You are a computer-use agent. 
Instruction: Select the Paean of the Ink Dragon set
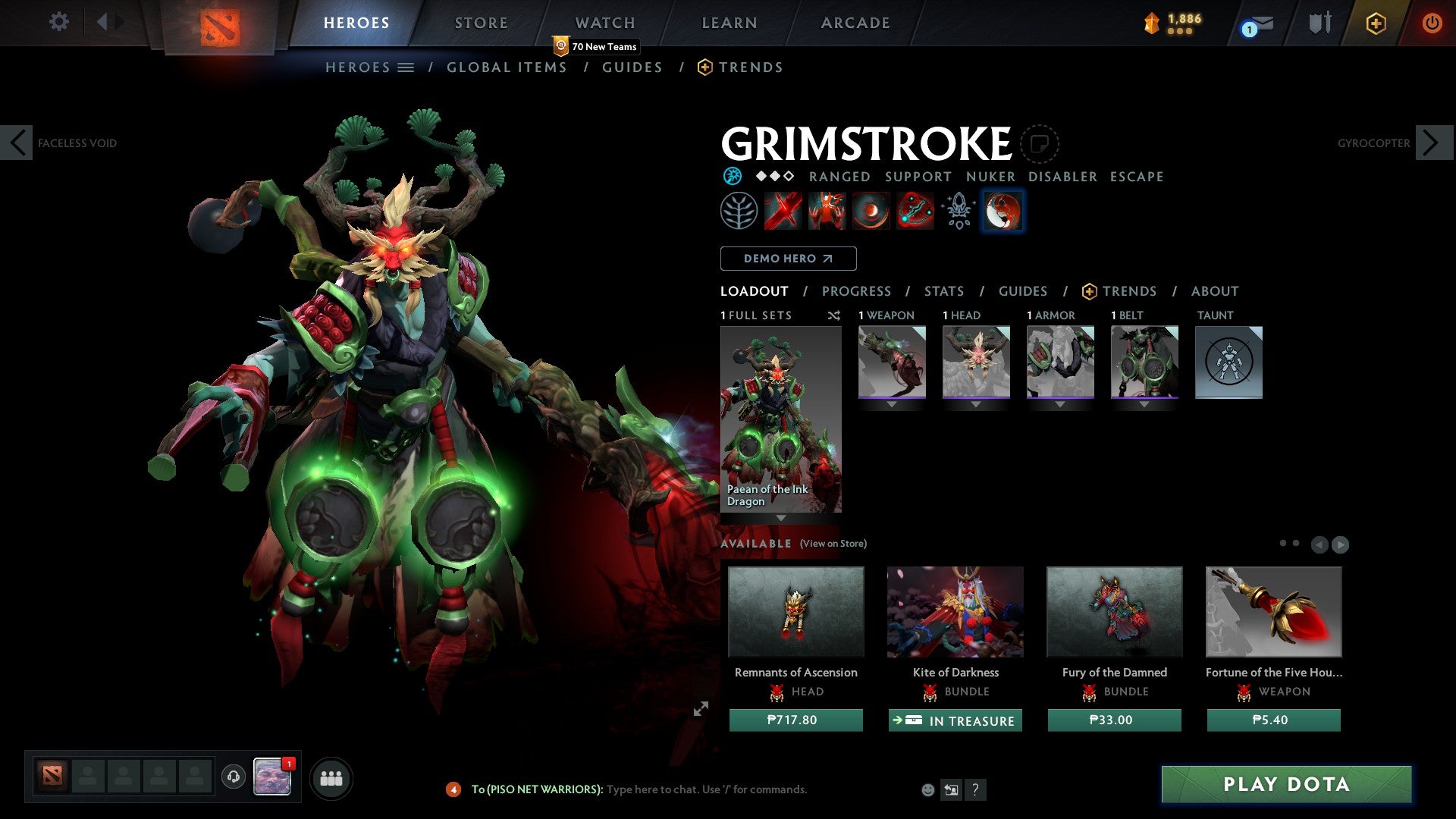780,419
